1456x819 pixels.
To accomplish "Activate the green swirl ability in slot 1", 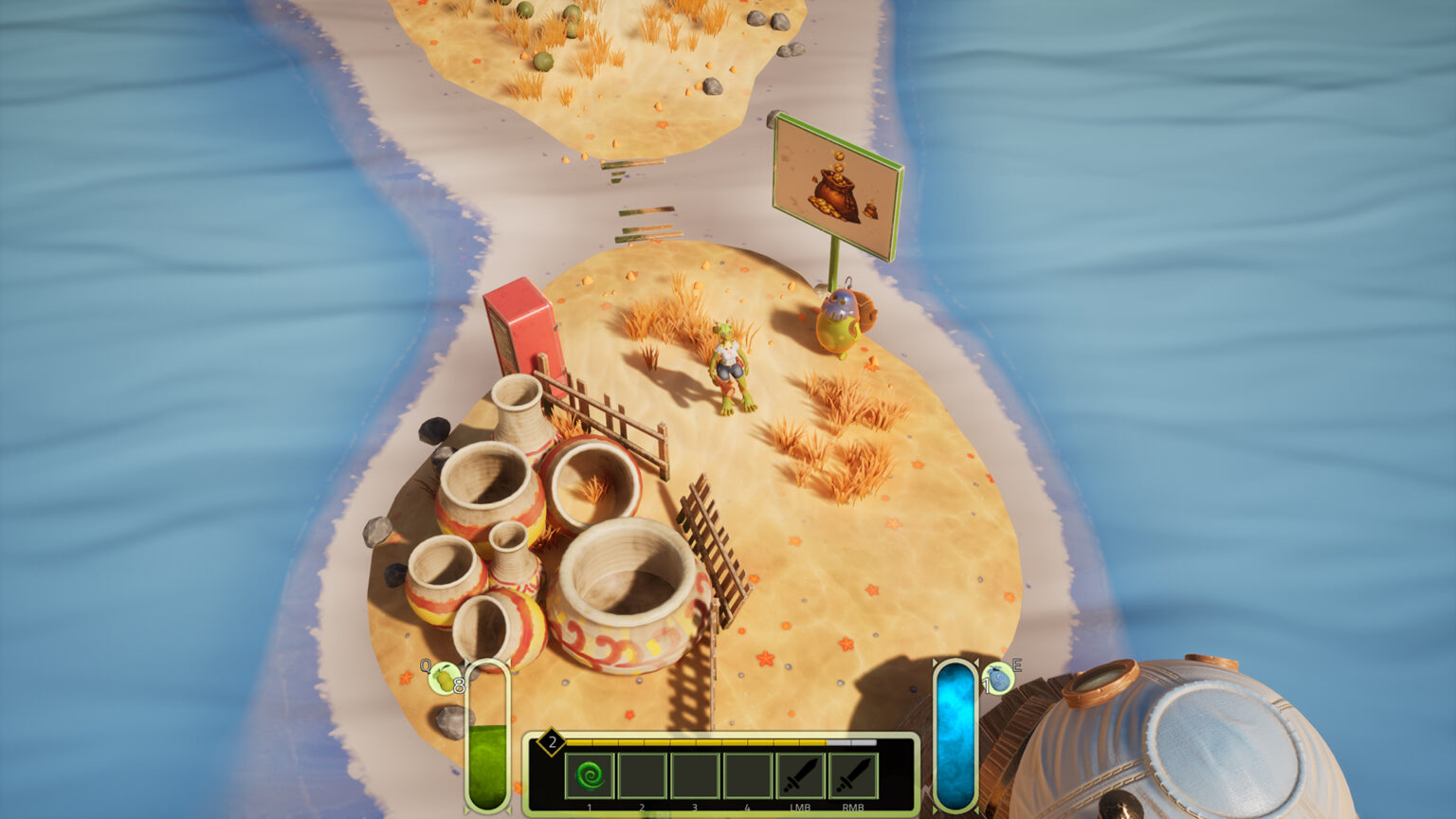I will pyautogui.click(x=590, y=776).
